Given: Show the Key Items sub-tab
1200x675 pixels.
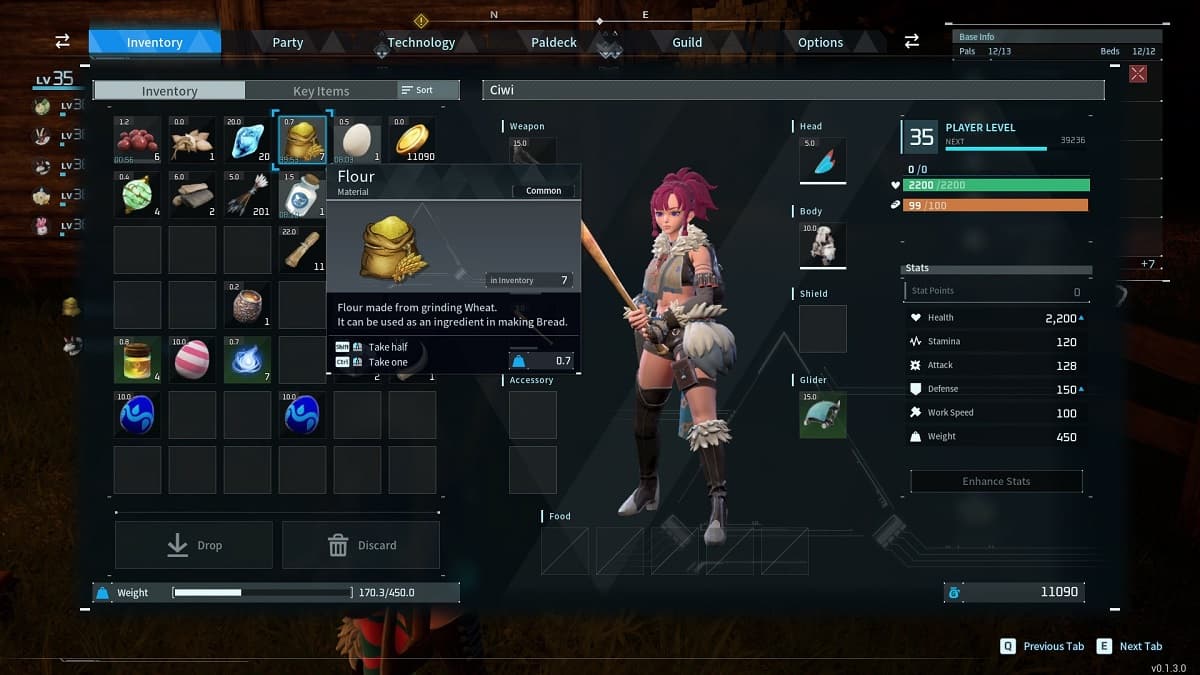Looking at the screenshot, I should (320, 91).
